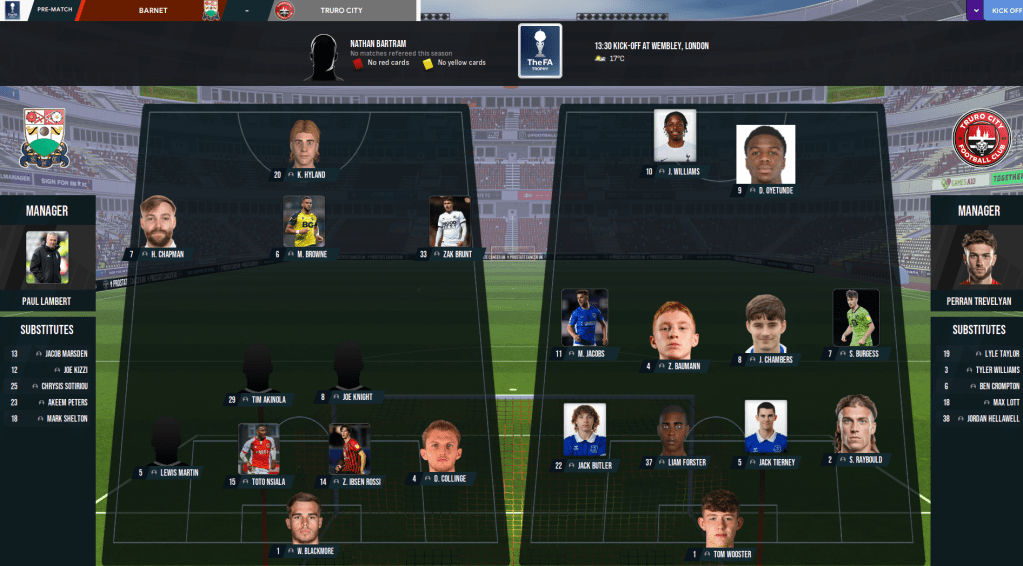
Task: Open manager Paul Lambert's profile
Action: coord(47,258)
